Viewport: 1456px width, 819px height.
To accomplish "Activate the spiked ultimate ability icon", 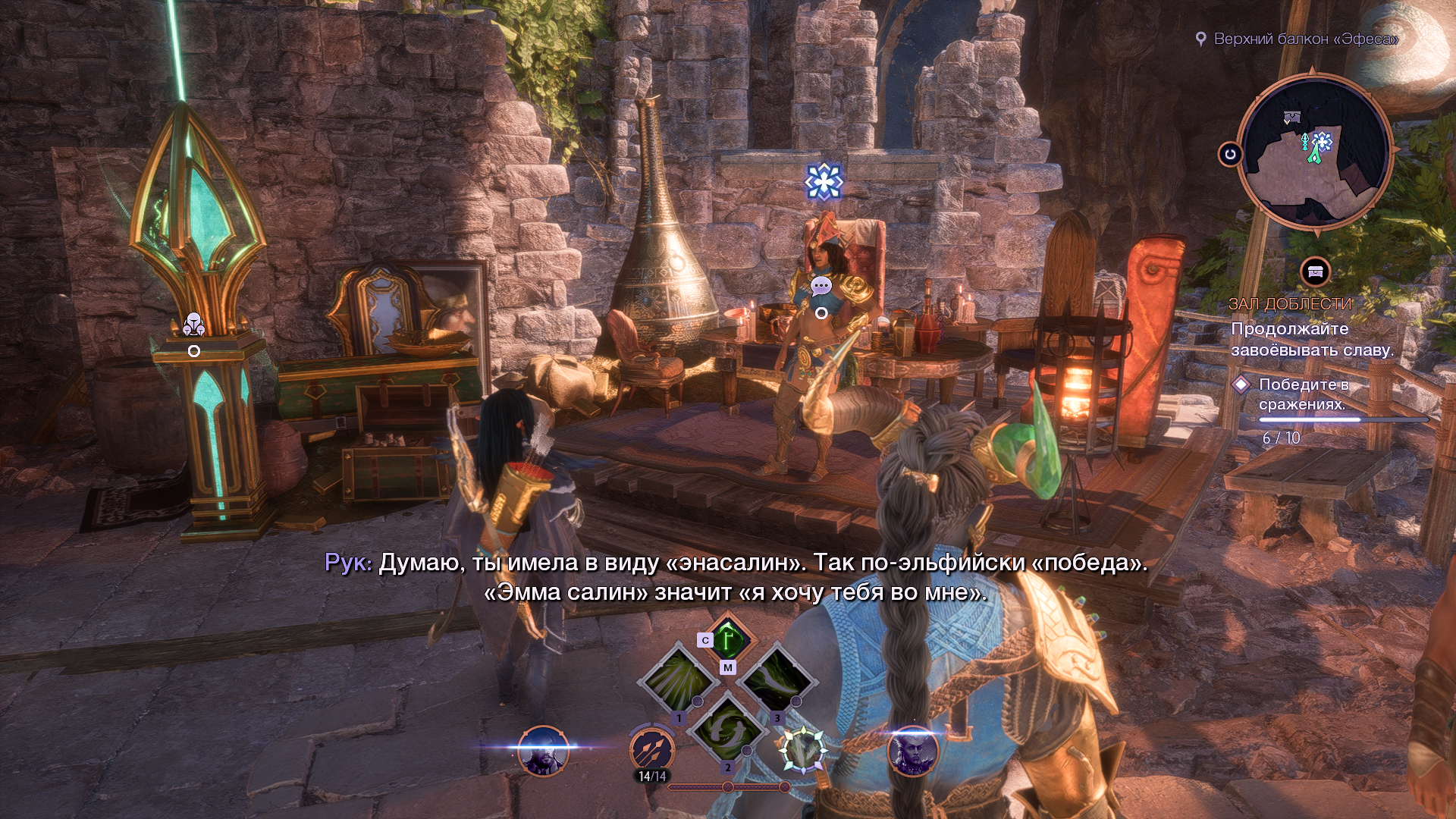I will [803, 748].
